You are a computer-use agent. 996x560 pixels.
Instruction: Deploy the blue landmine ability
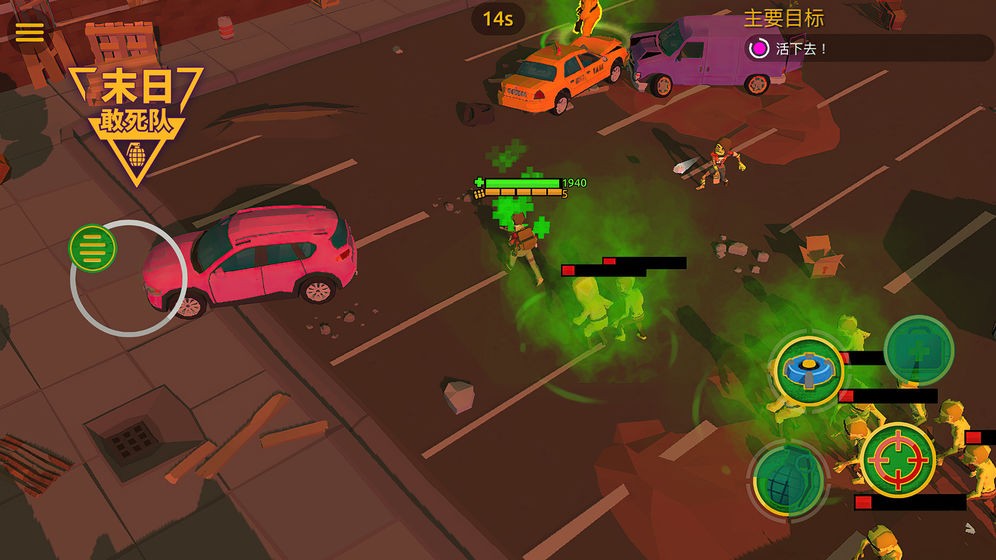tap(808, 368)
